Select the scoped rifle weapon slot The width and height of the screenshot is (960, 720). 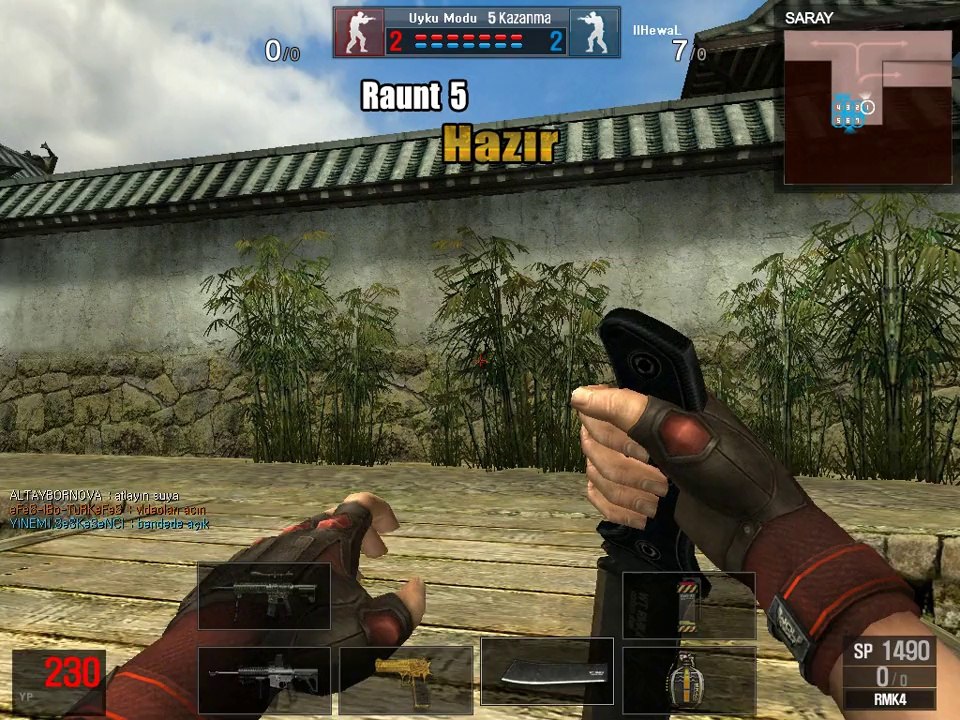click(x=264, y=596)
